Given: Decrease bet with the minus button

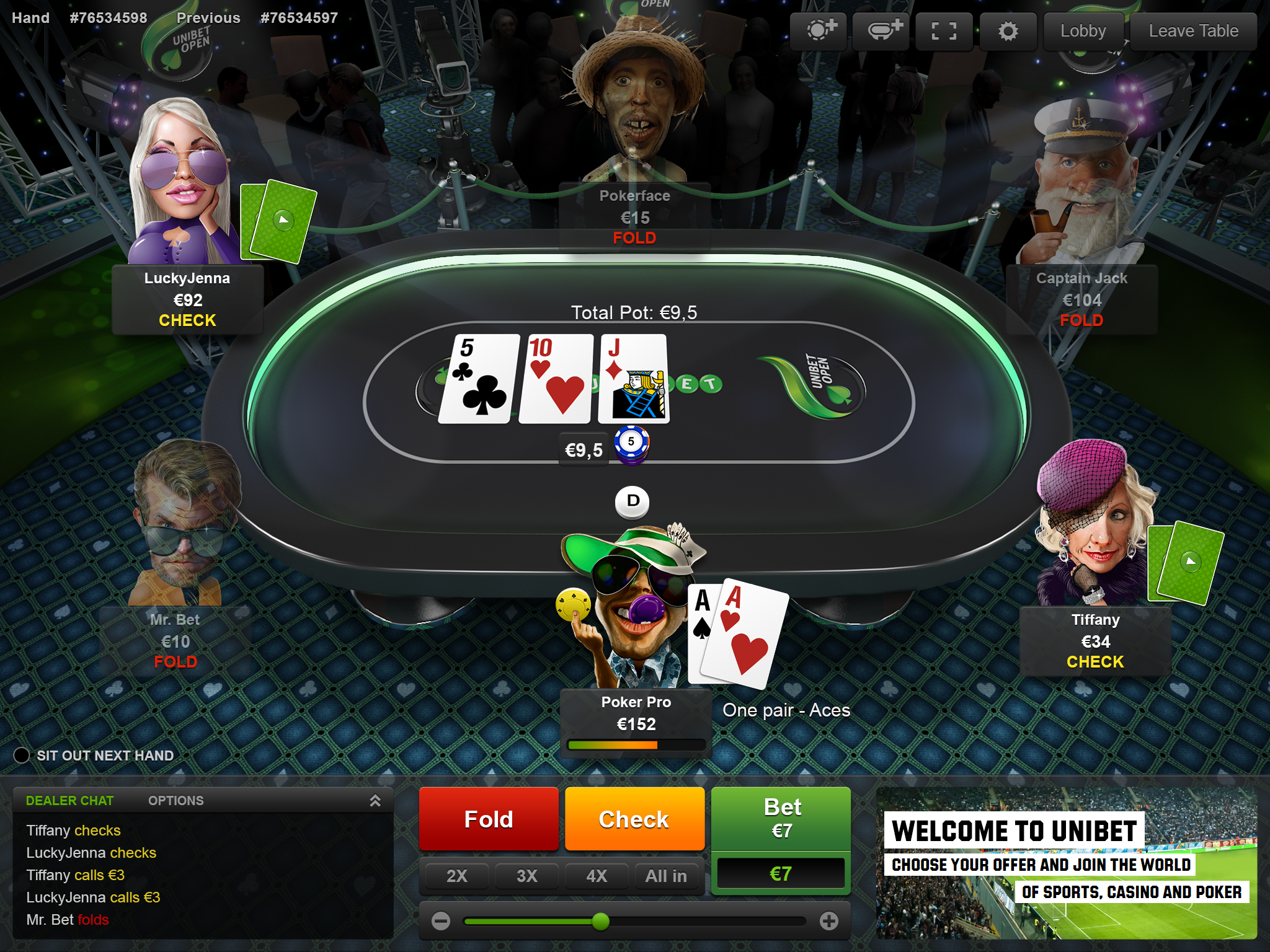Looking at the screenshot, I should point(441,921).
